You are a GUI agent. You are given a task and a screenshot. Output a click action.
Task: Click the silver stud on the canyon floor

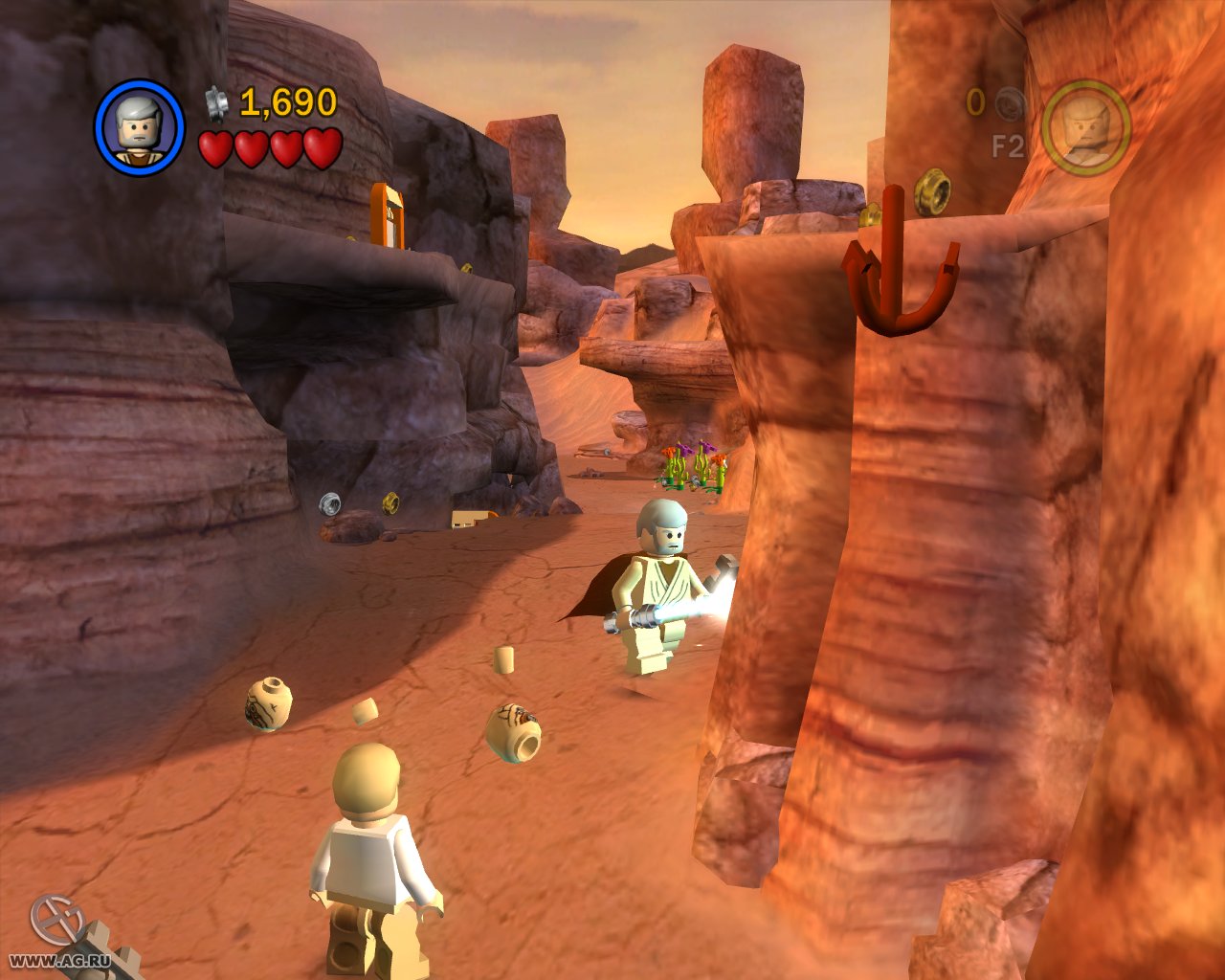pyautogui.click(x=328, y=501)
